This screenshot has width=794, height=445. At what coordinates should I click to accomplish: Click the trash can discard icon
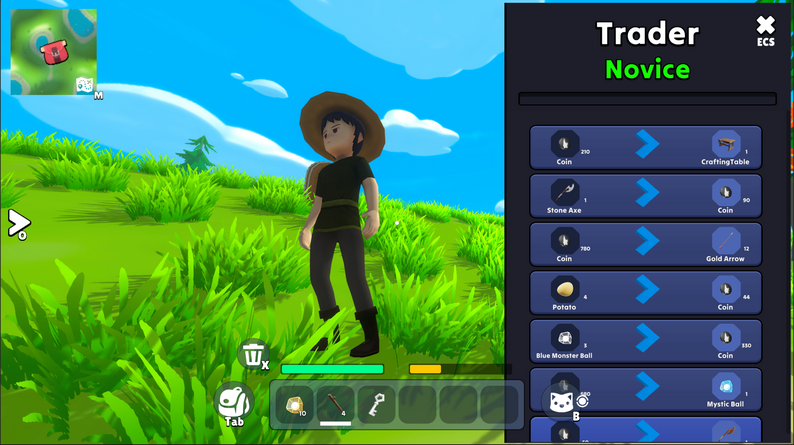[x=254, y=354]
